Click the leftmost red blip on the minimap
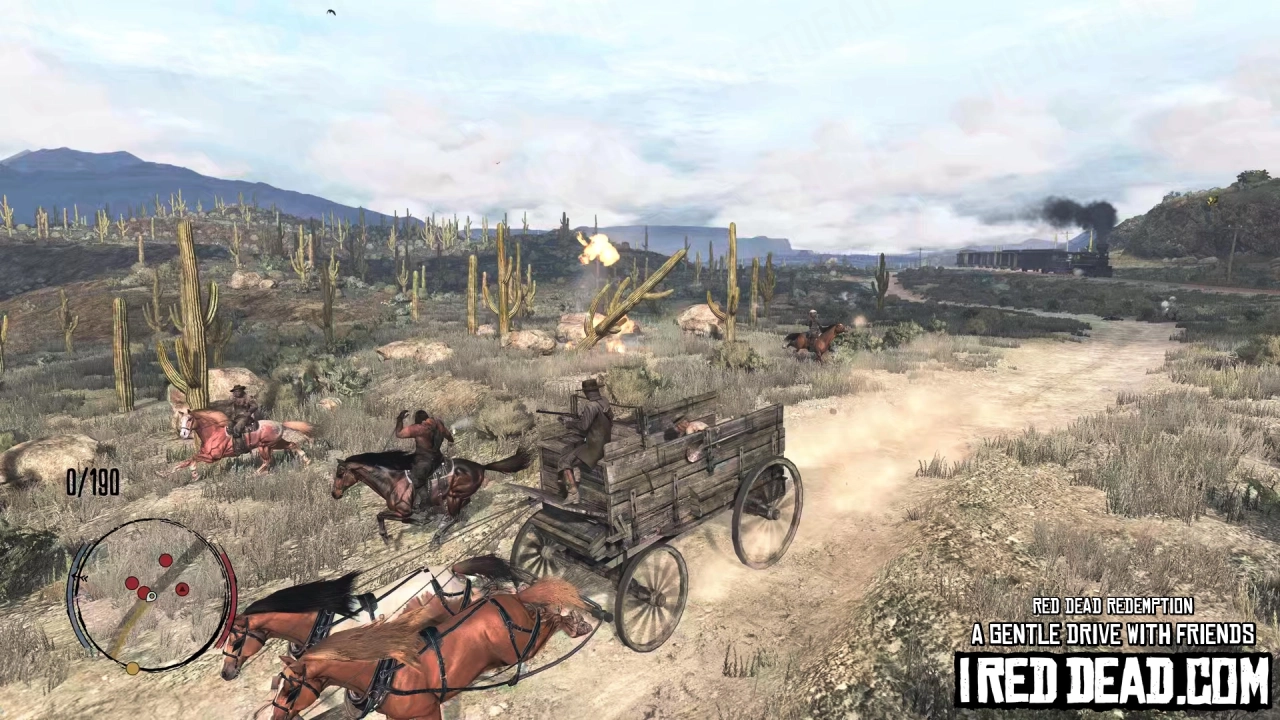This screenshot has height=720, width=1280. click(x=131, y=582)
